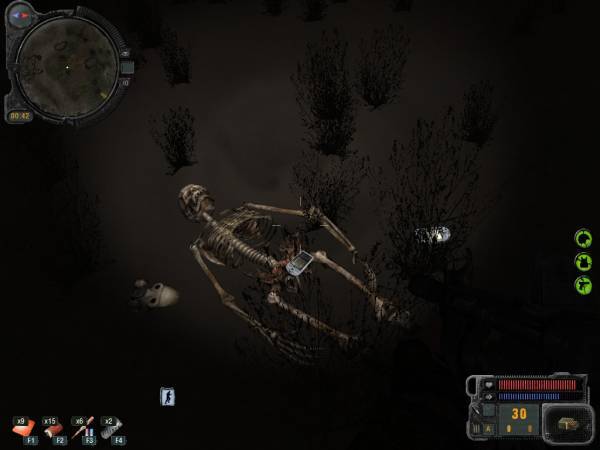Image resolution: width=600 pixels, height=450 pixels.
Task: Use the F2 quick slot item with x15
Action: click(x=52, y=427)
